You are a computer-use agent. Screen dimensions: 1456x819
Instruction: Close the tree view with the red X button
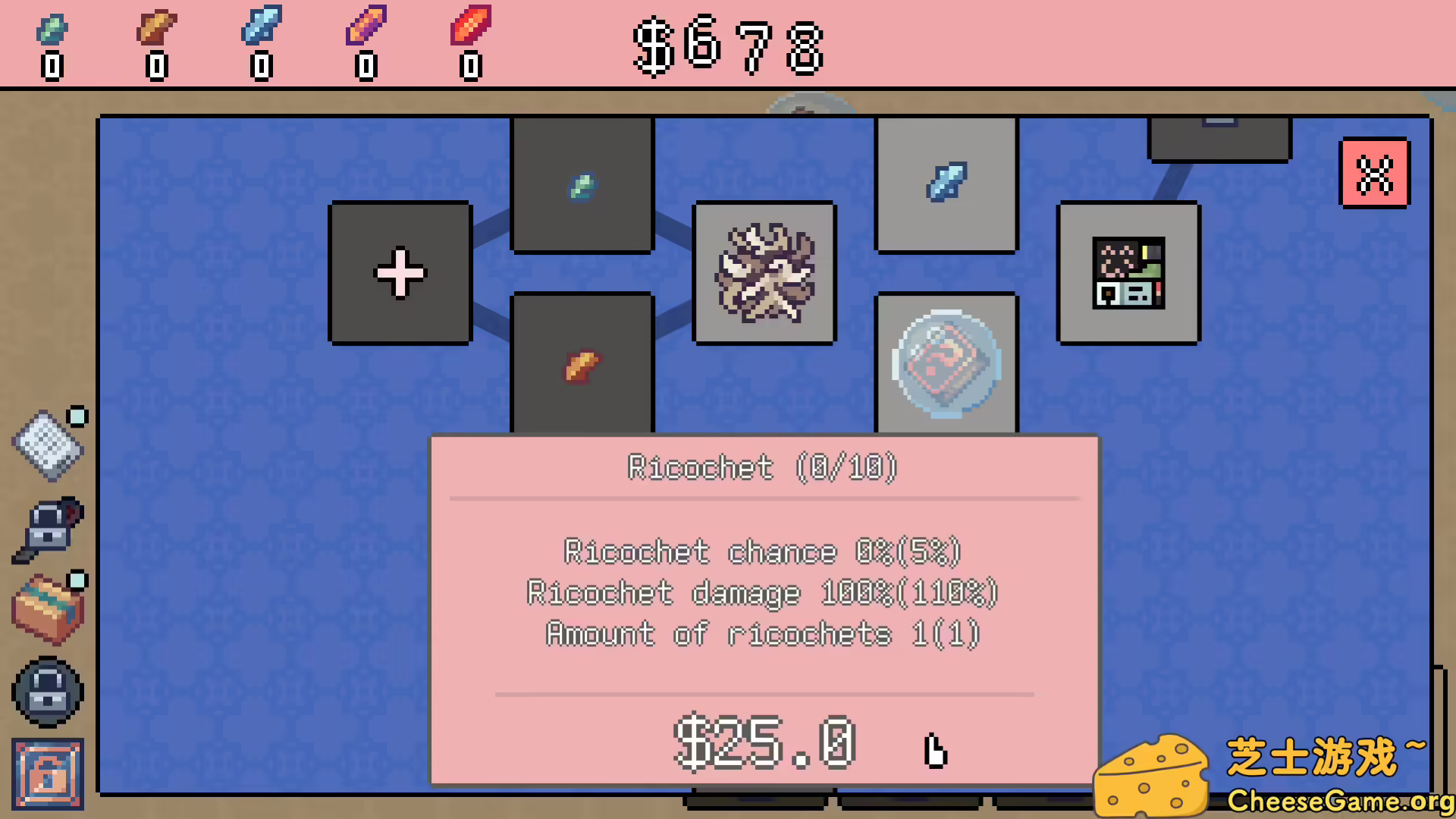tap(1375, 173)
